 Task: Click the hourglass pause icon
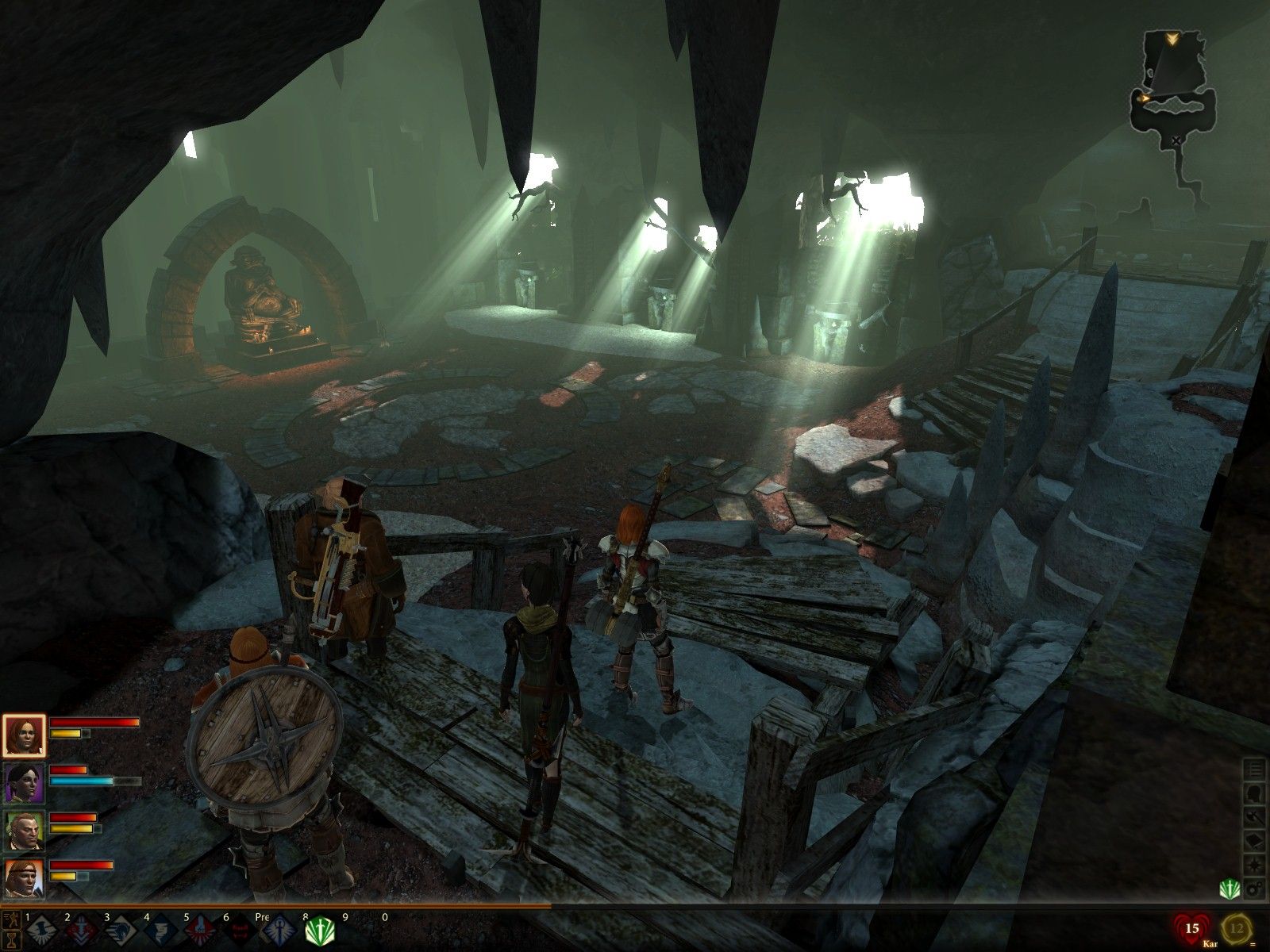(10, 939)
